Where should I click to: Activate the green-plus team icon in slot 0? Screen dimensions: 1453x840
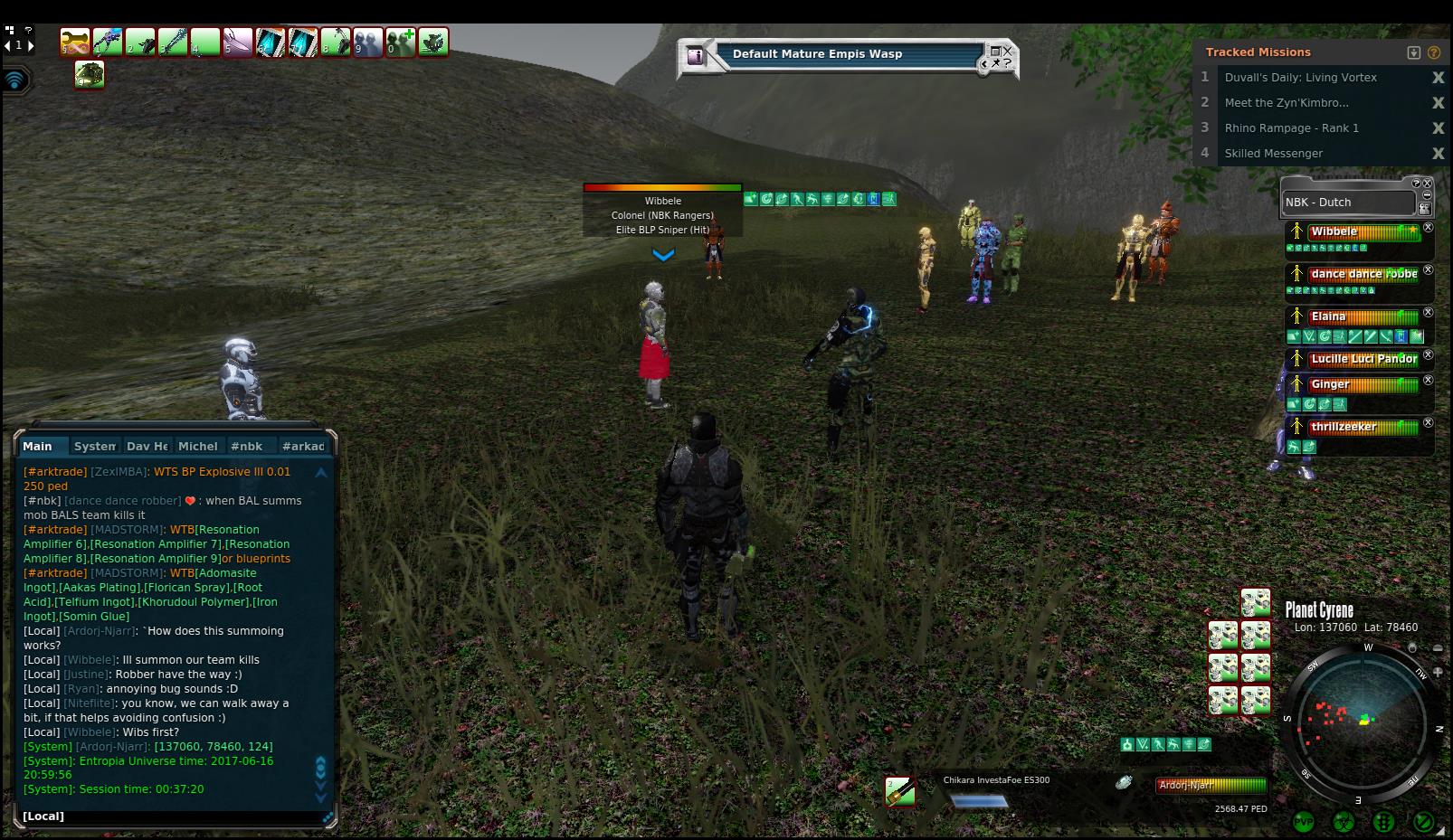pyautogui.click(x=400, y=42)
